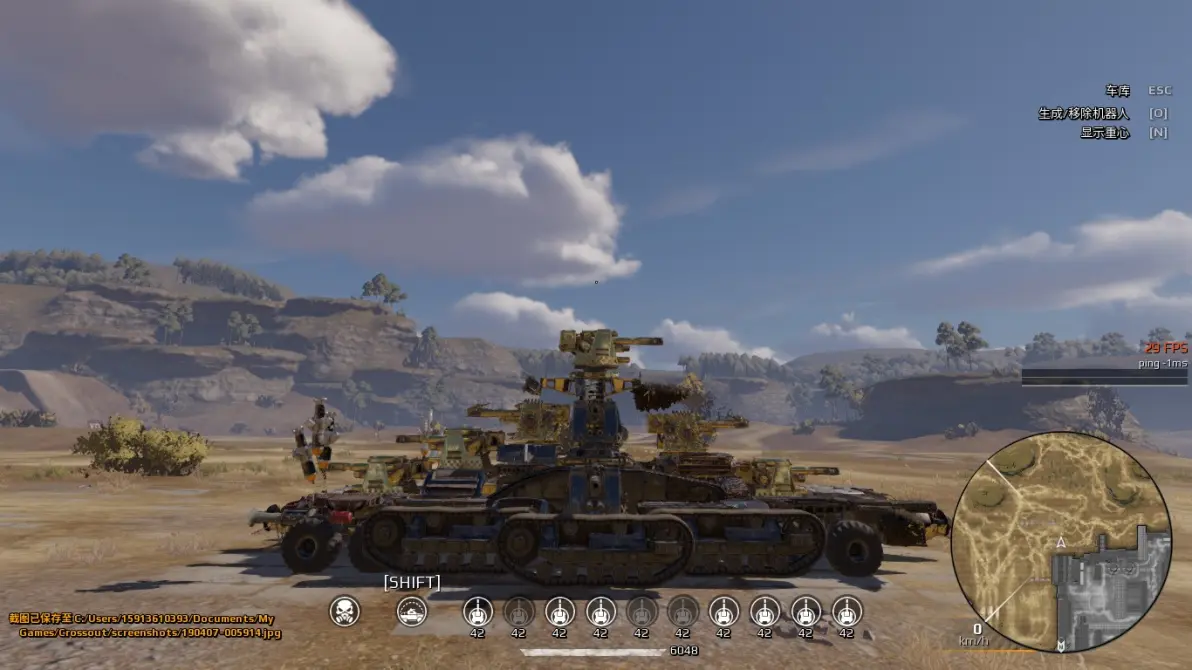Select the skull gas mask icon
This screenshot has width=1192, height=670.
[x=344, y=611]
